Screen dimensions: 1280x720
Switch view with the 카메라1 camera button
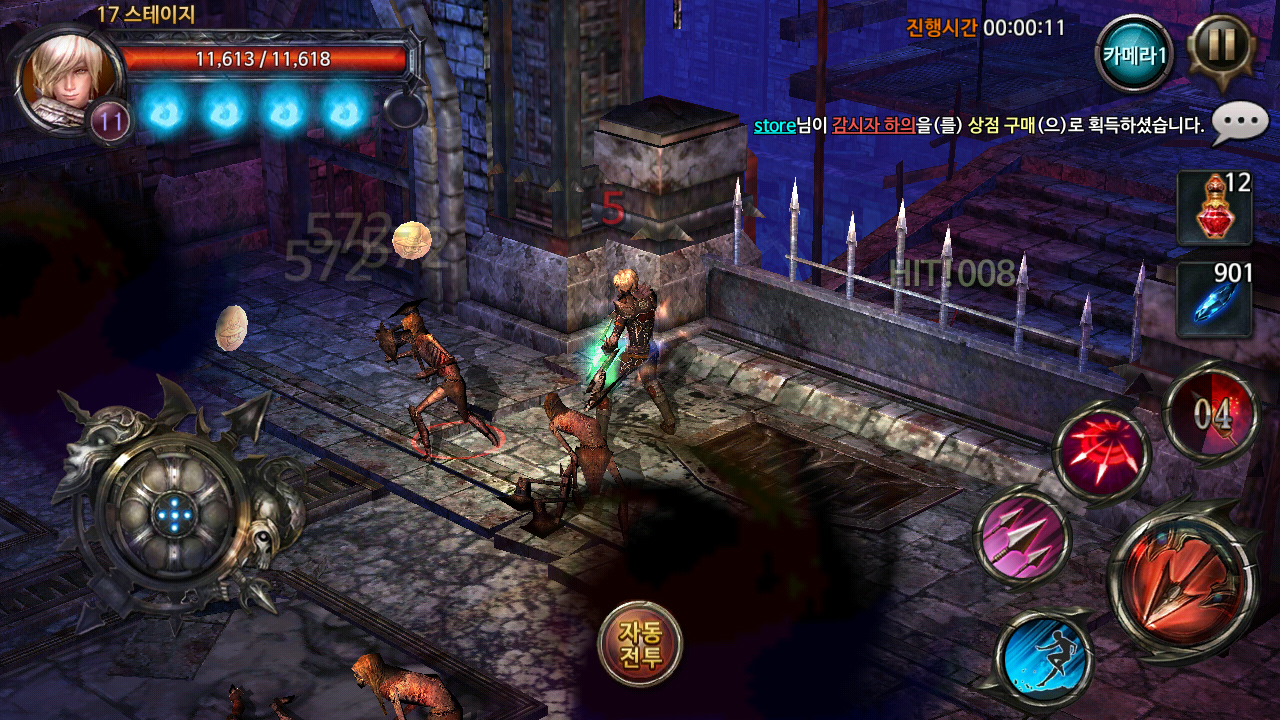coord(1134,54)
